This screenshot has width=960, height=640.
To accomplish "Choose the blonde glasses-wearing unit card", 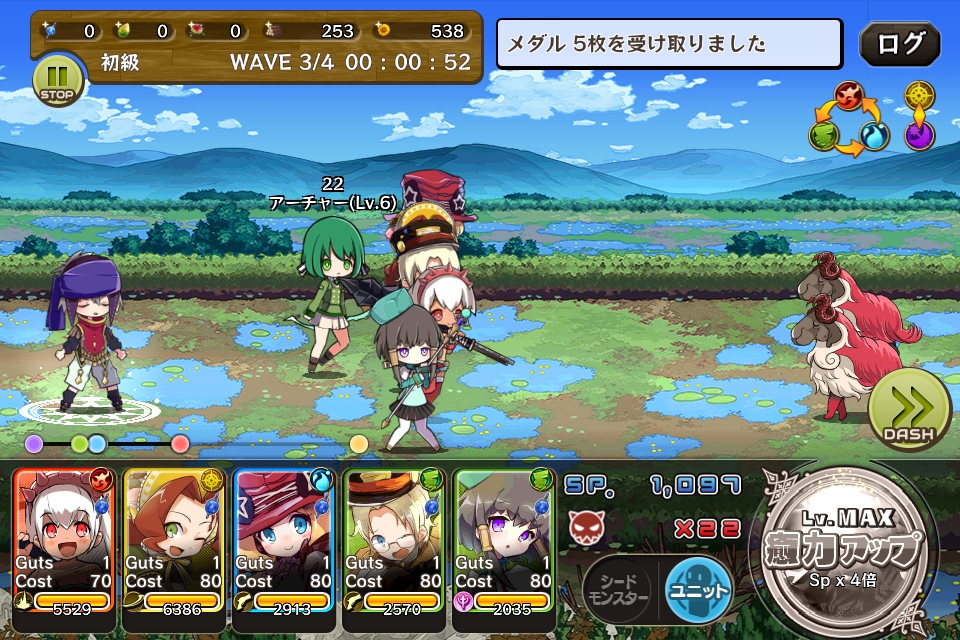I will (393, 540).
